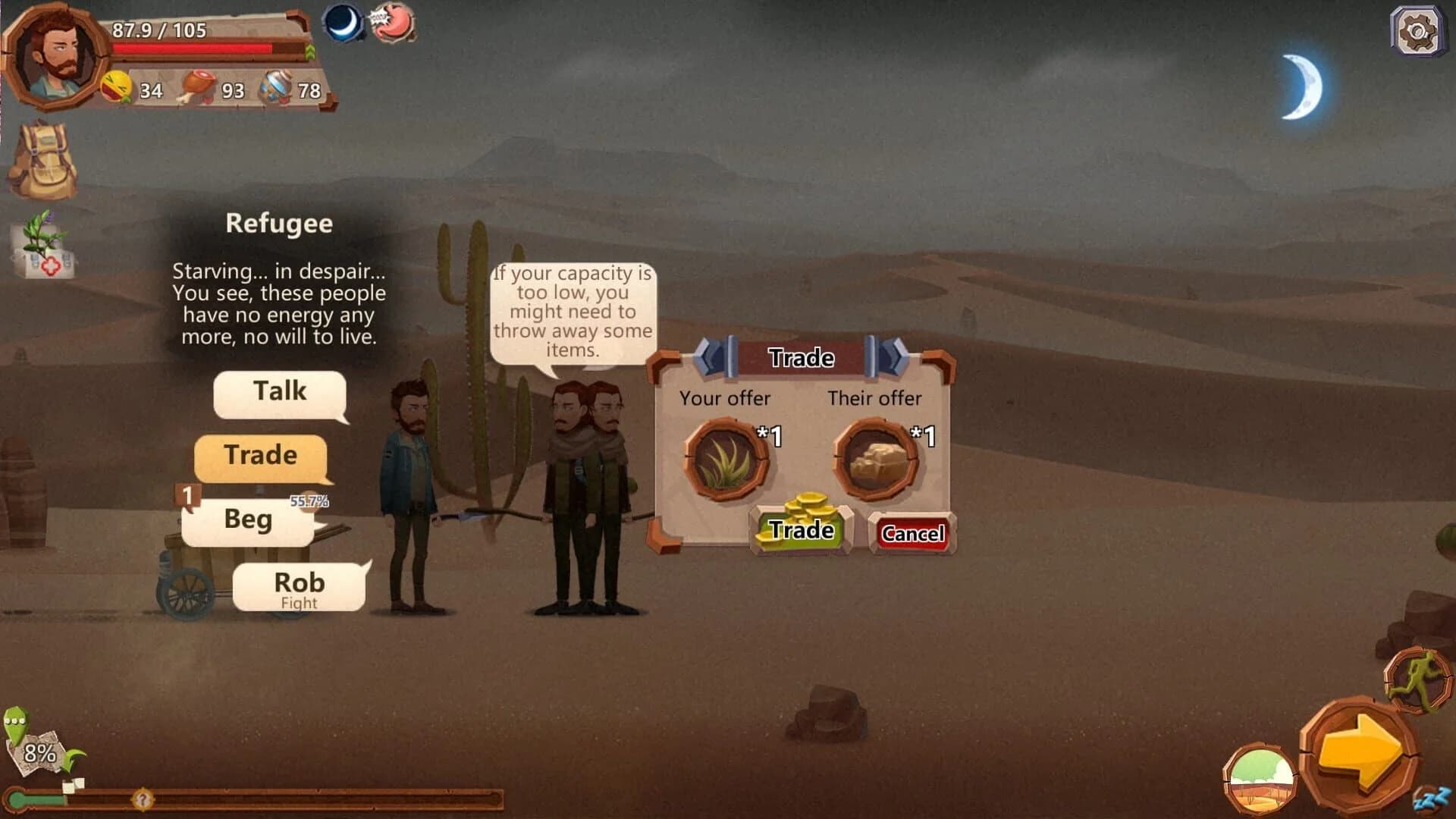Choose the Rob Fight option

pyautogui.click(x=300, y=585)
